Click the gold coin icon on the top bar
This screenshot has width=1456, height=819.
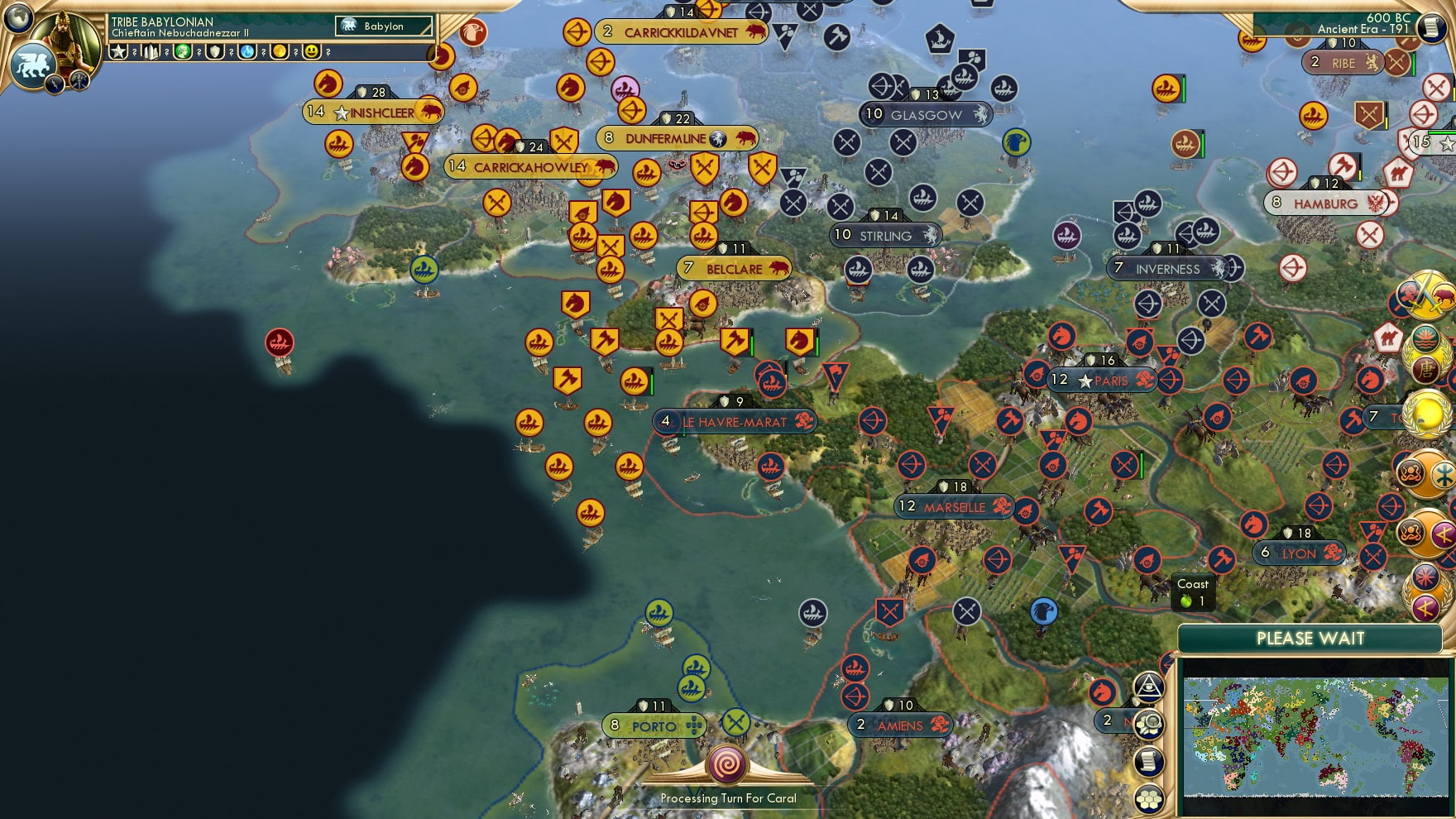click(x=280, y=51)
